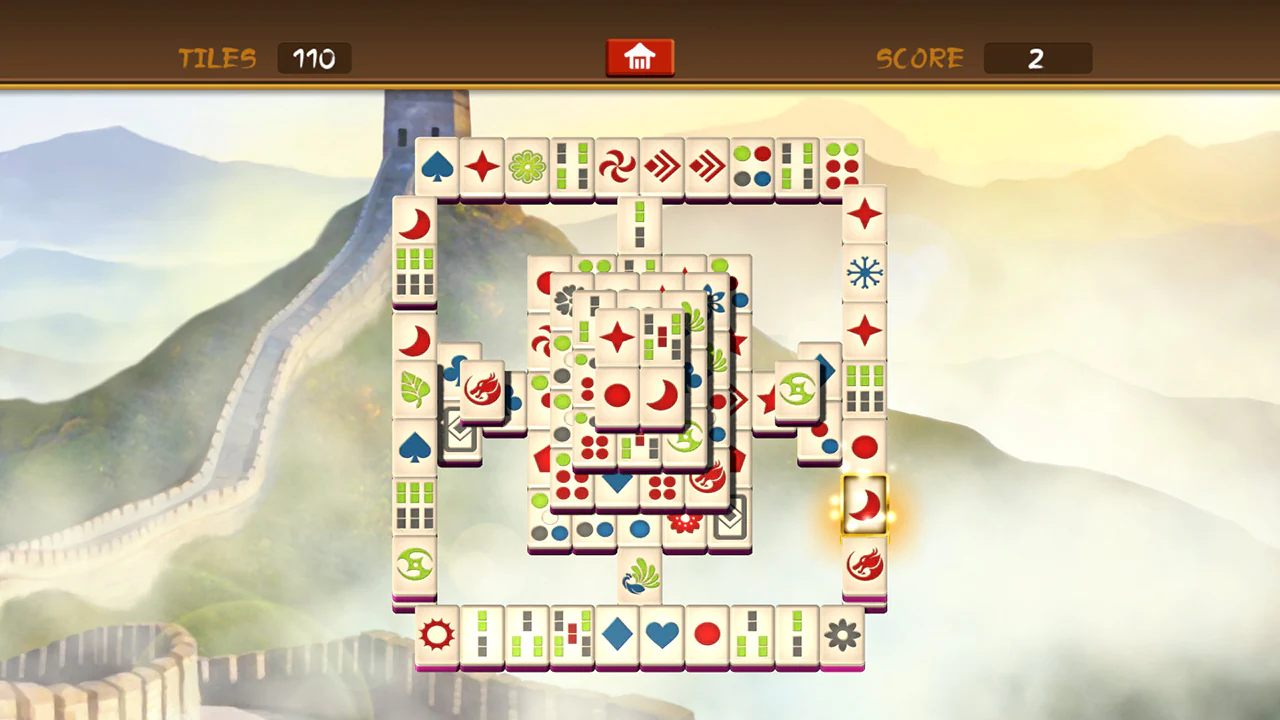Select the red dragon tile at bottom right

point(864,565)
